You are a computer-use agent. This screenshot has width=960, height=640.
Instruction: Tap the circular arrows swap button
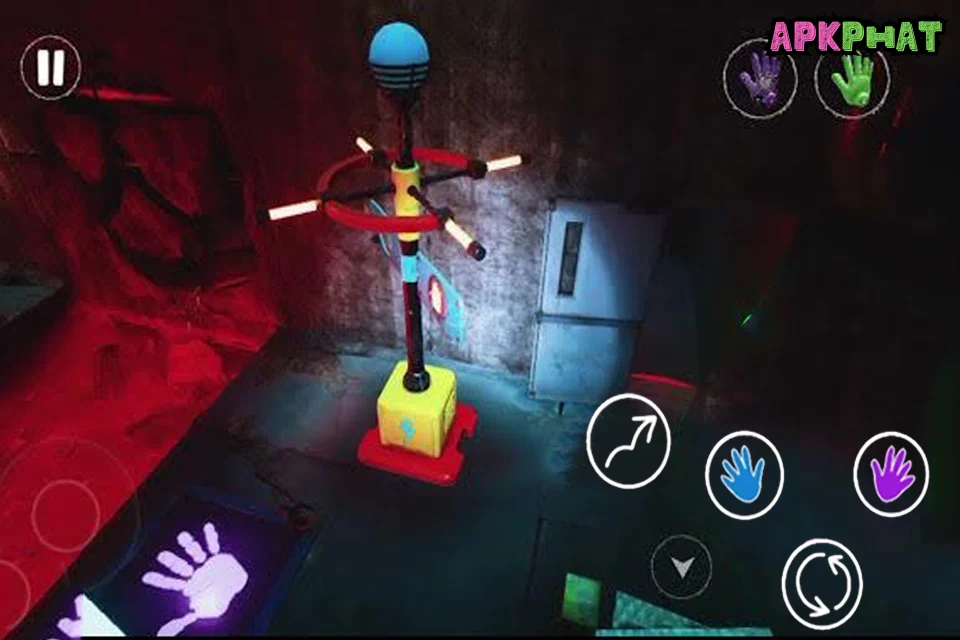tap(822, 585)
